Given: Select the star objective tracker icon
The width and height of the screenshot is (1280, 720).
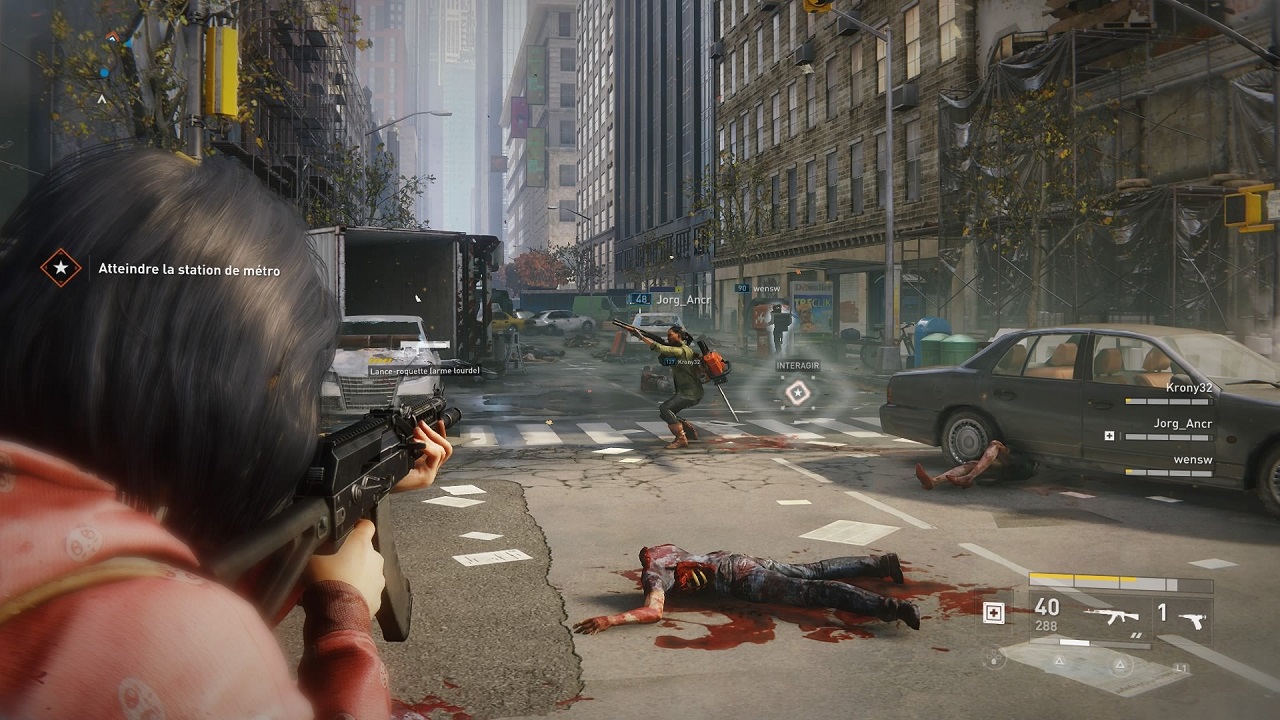Looking at the screenshot, I should [61, 268].
